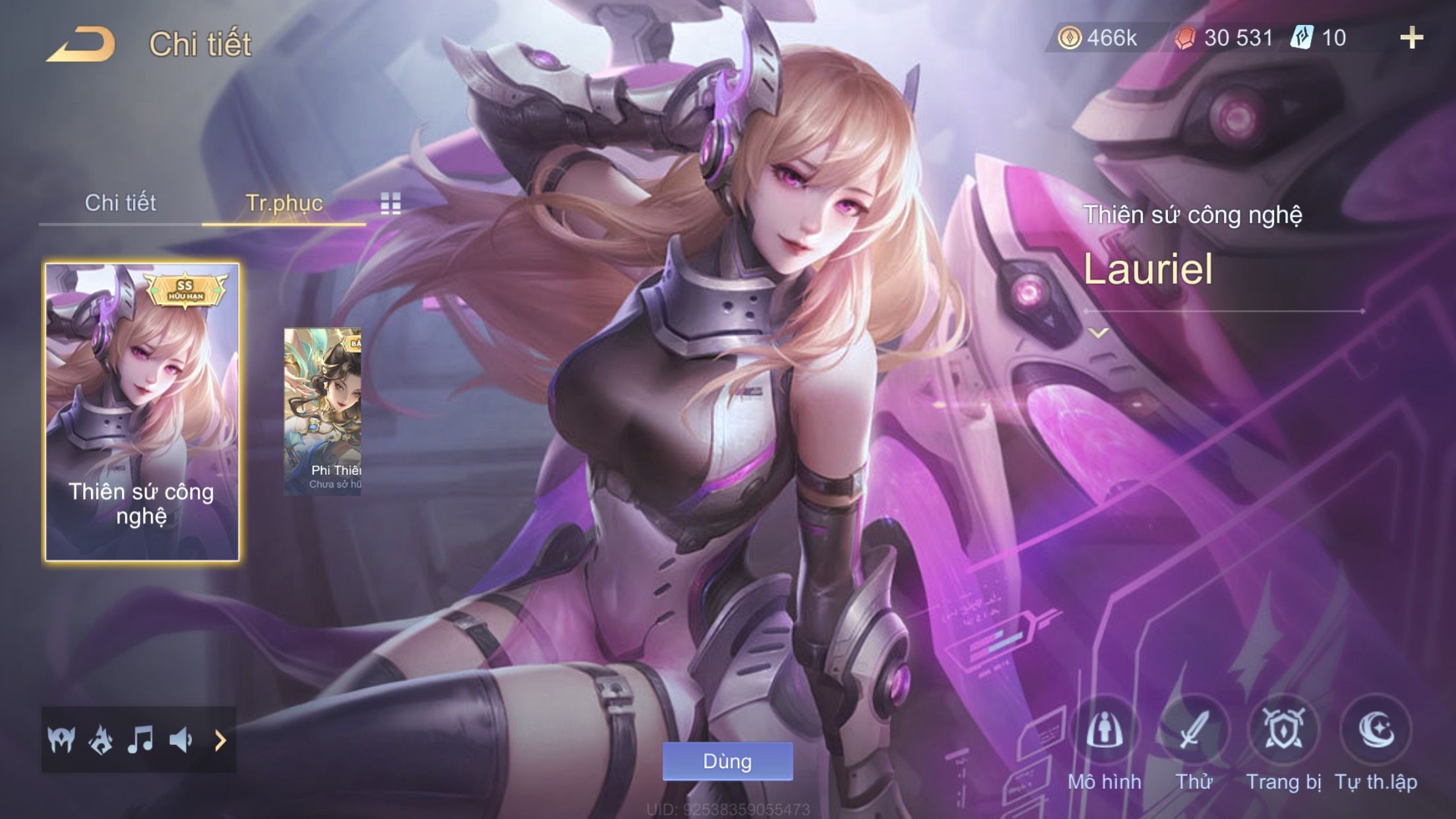Screen dimensions: 1456x819
Task: Open Tự th.lập customization
Action: tap(1376, 732)
